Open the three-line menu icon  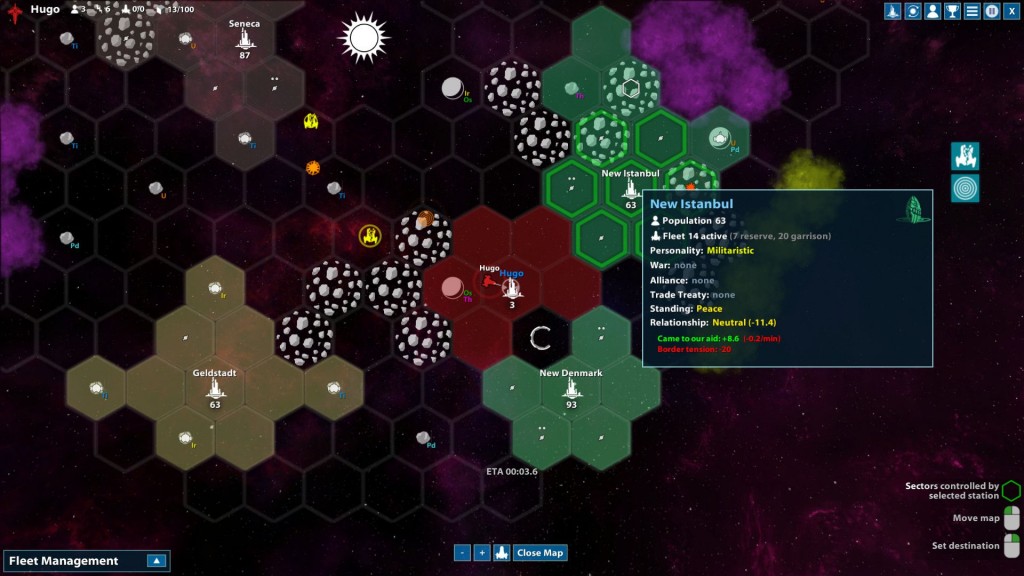tap(972, 11)
